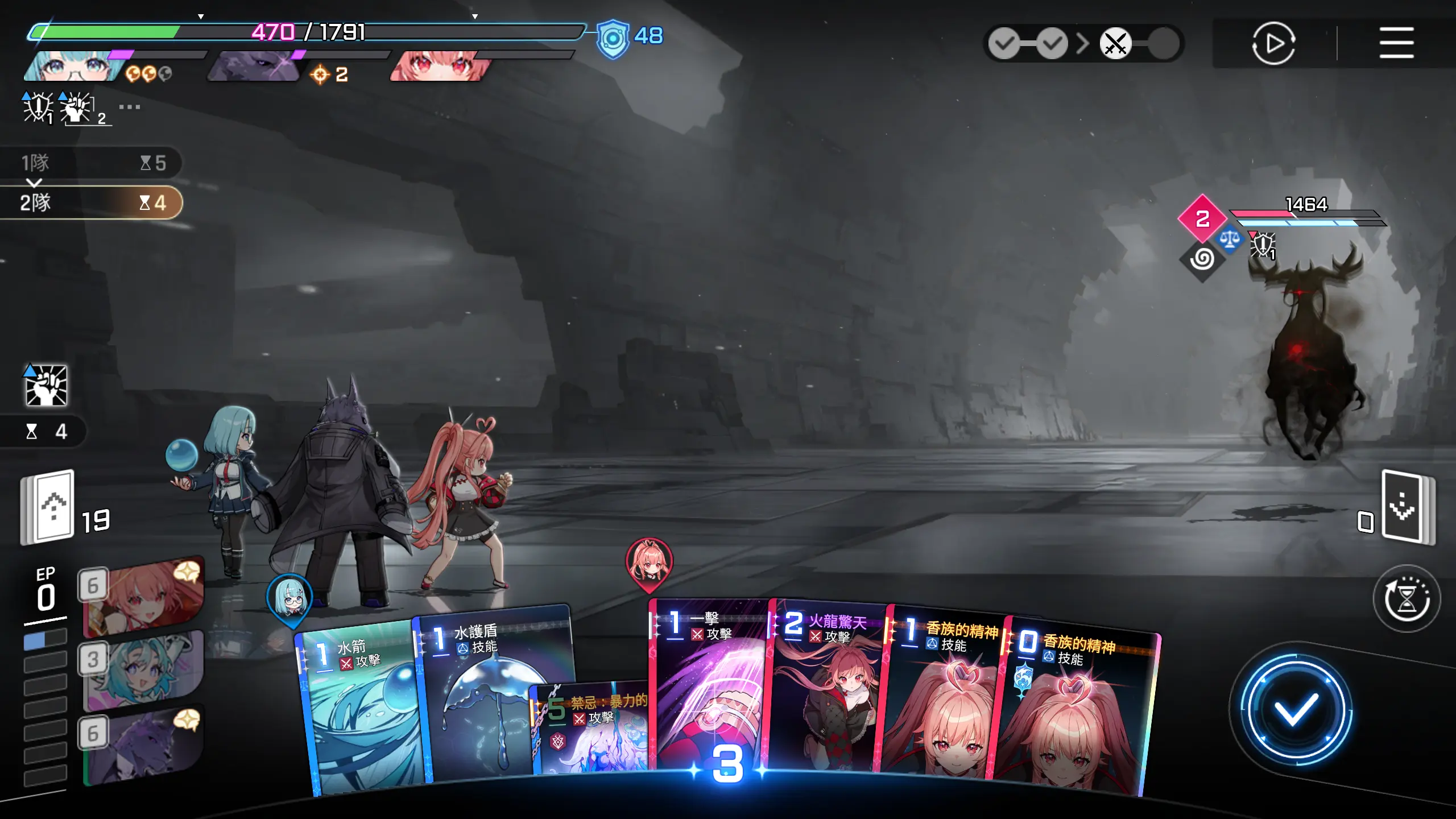Switch to the 2隊 team row
This screenshot has width=1456, height=819.
91,203
